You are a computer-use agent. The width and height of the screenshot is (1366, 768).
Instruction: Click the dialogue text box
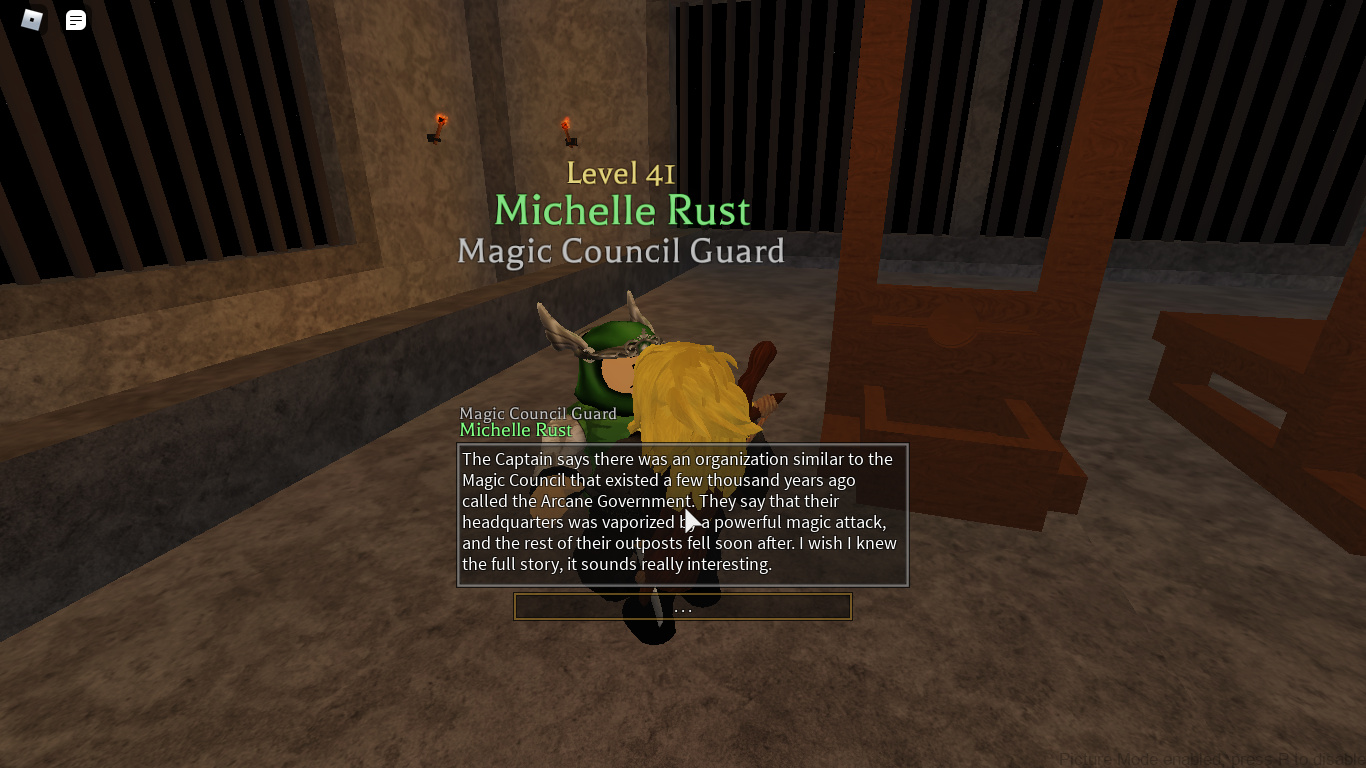coord(682,515)
